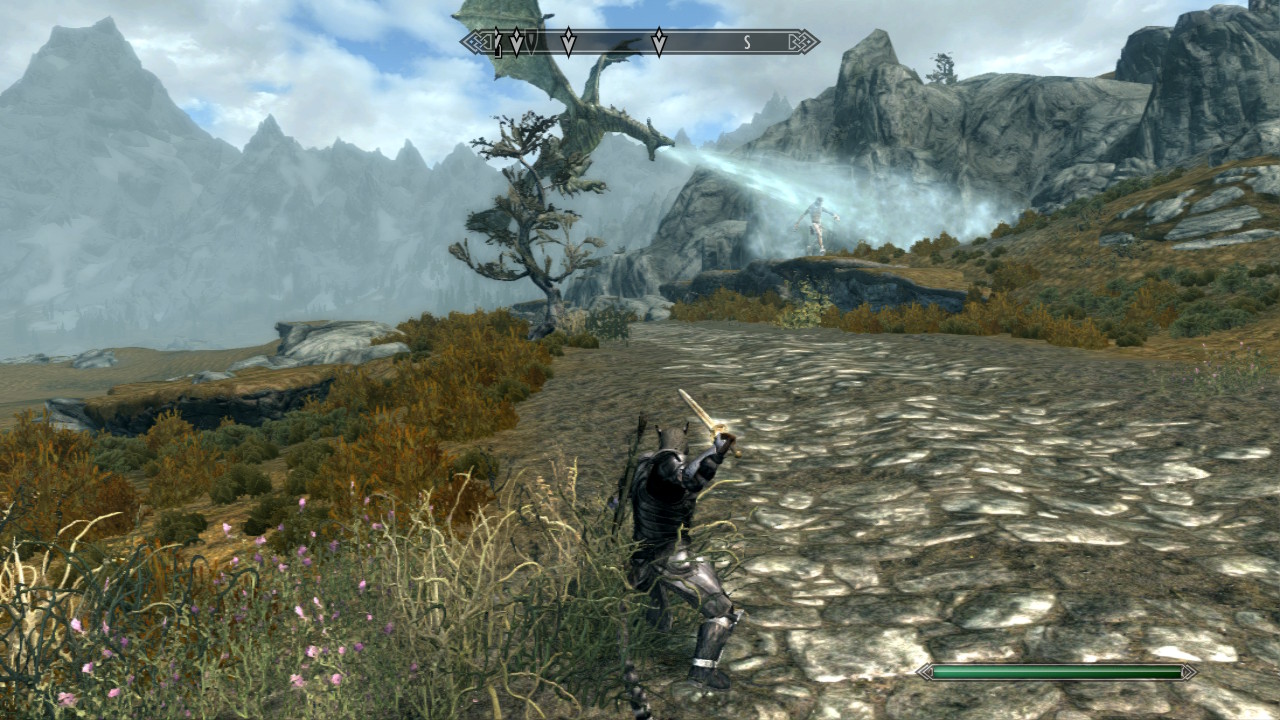Select the faded shield marker on the compass
Viewport: 1280px width, 720px height.
pyautogui.click(x=532, y=42)
